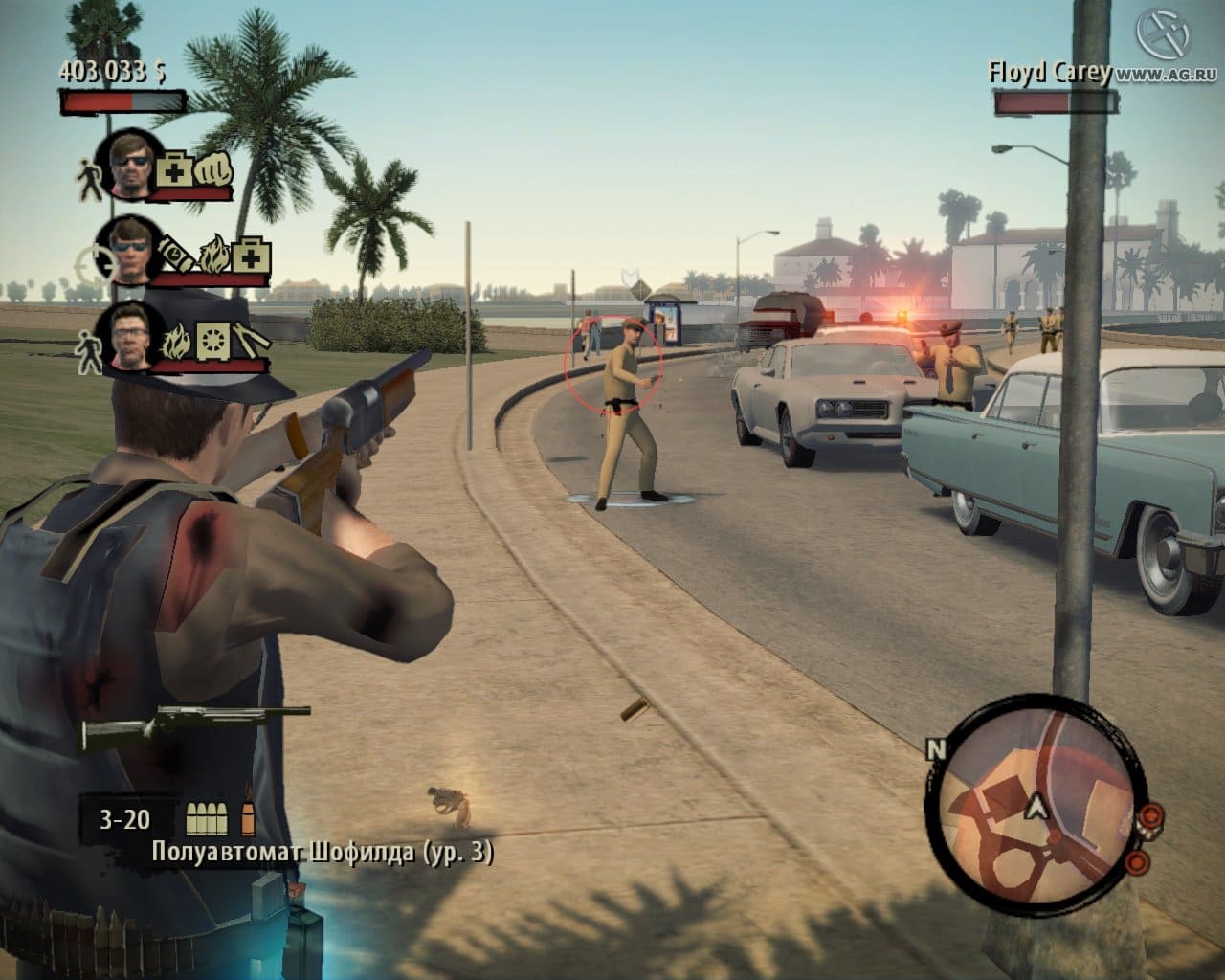The width and height of the screenshot is (1225, 980).
Task: Choose the crew member with clear eyeglasses
Action: coord(132,335)
